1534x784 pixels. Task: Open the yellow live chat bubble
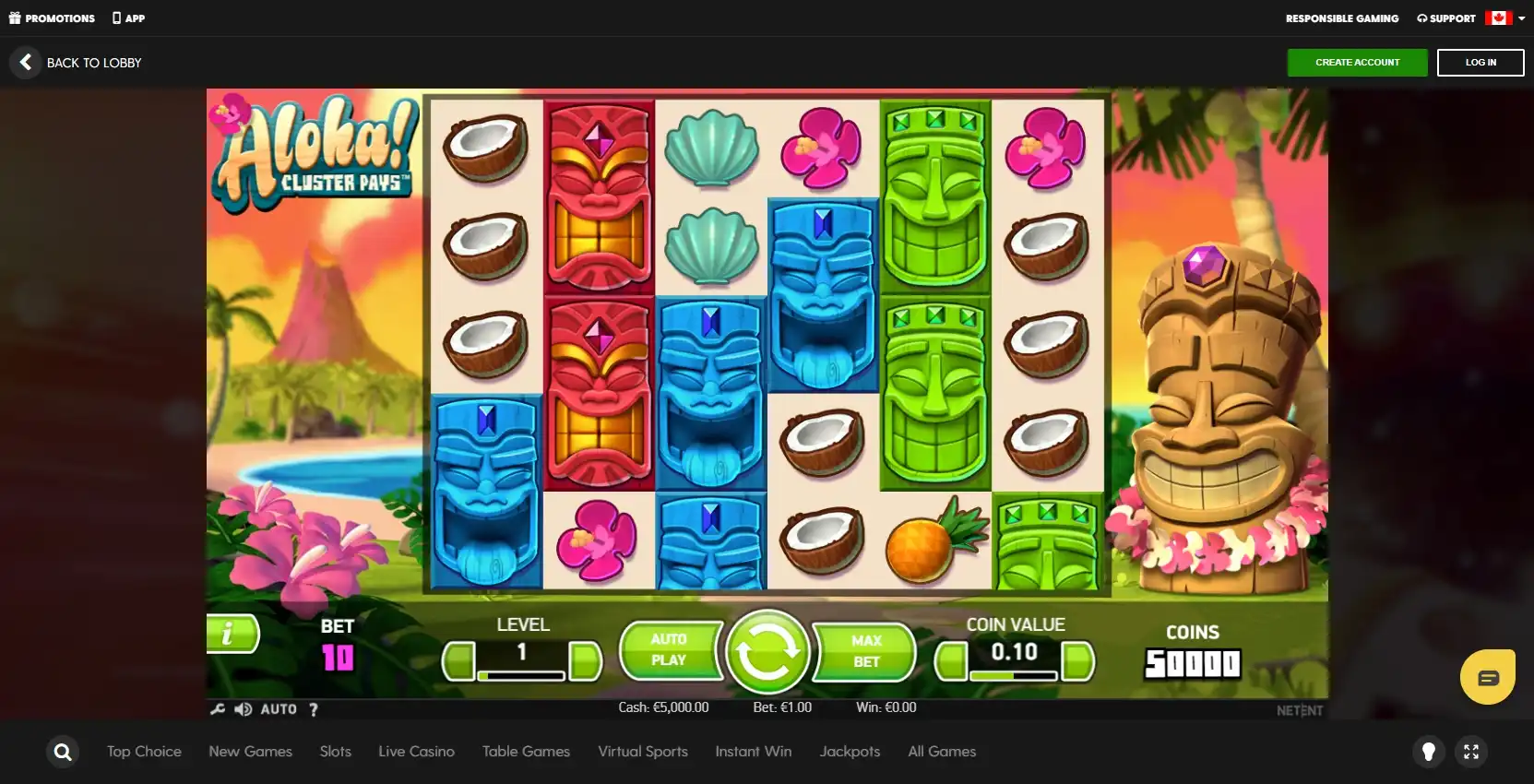click(x=1487, y=676)
